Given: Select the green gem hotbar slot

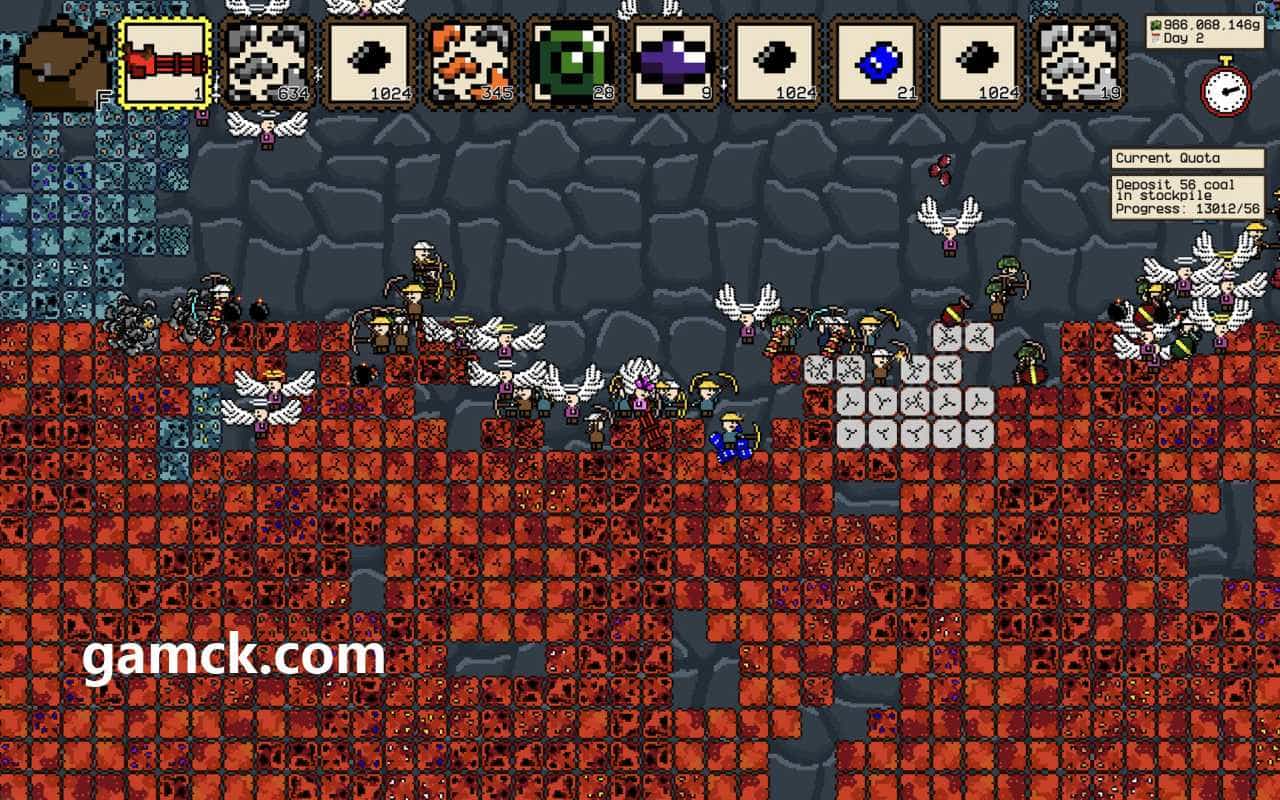Looking at the screenshot, I should 573,62.
